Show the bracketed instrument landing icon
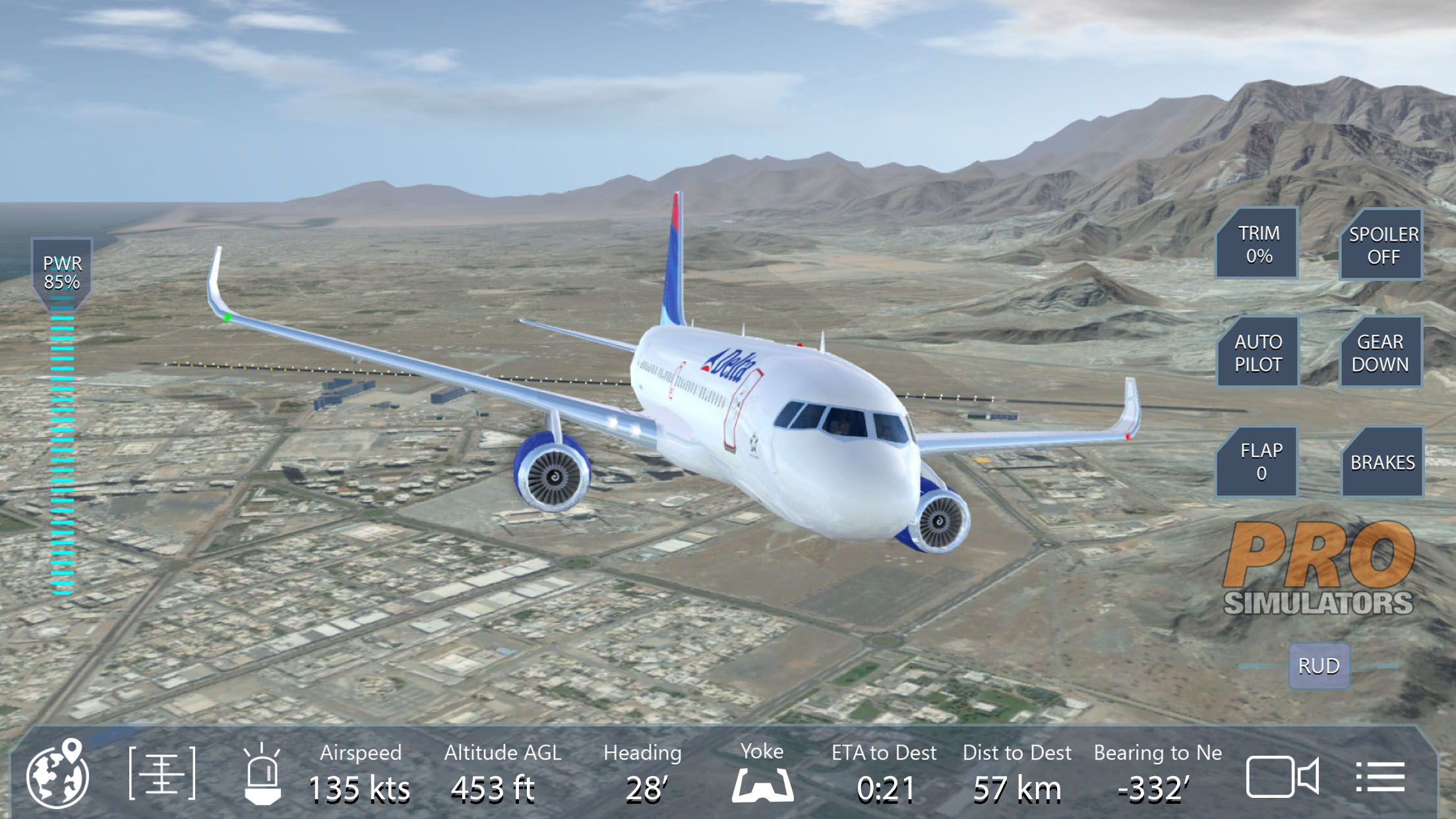This screenshot has width=1456, height=819. (162, 773)
